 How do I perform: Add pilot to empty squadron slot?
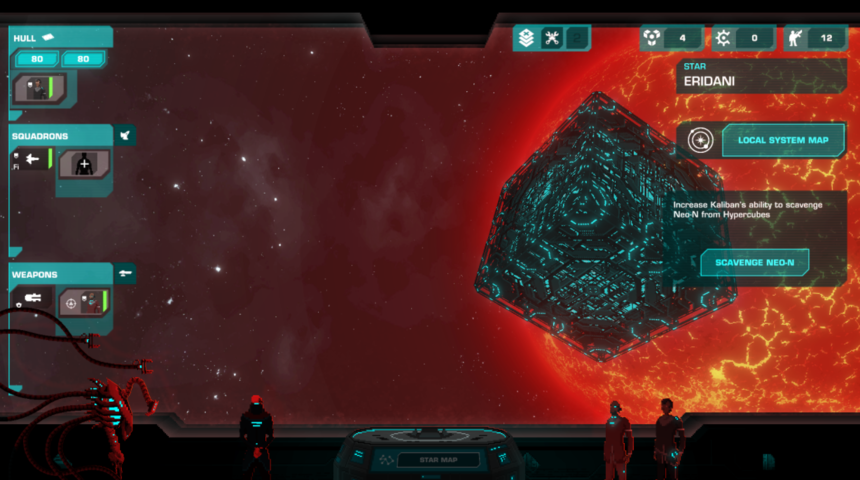82,164
